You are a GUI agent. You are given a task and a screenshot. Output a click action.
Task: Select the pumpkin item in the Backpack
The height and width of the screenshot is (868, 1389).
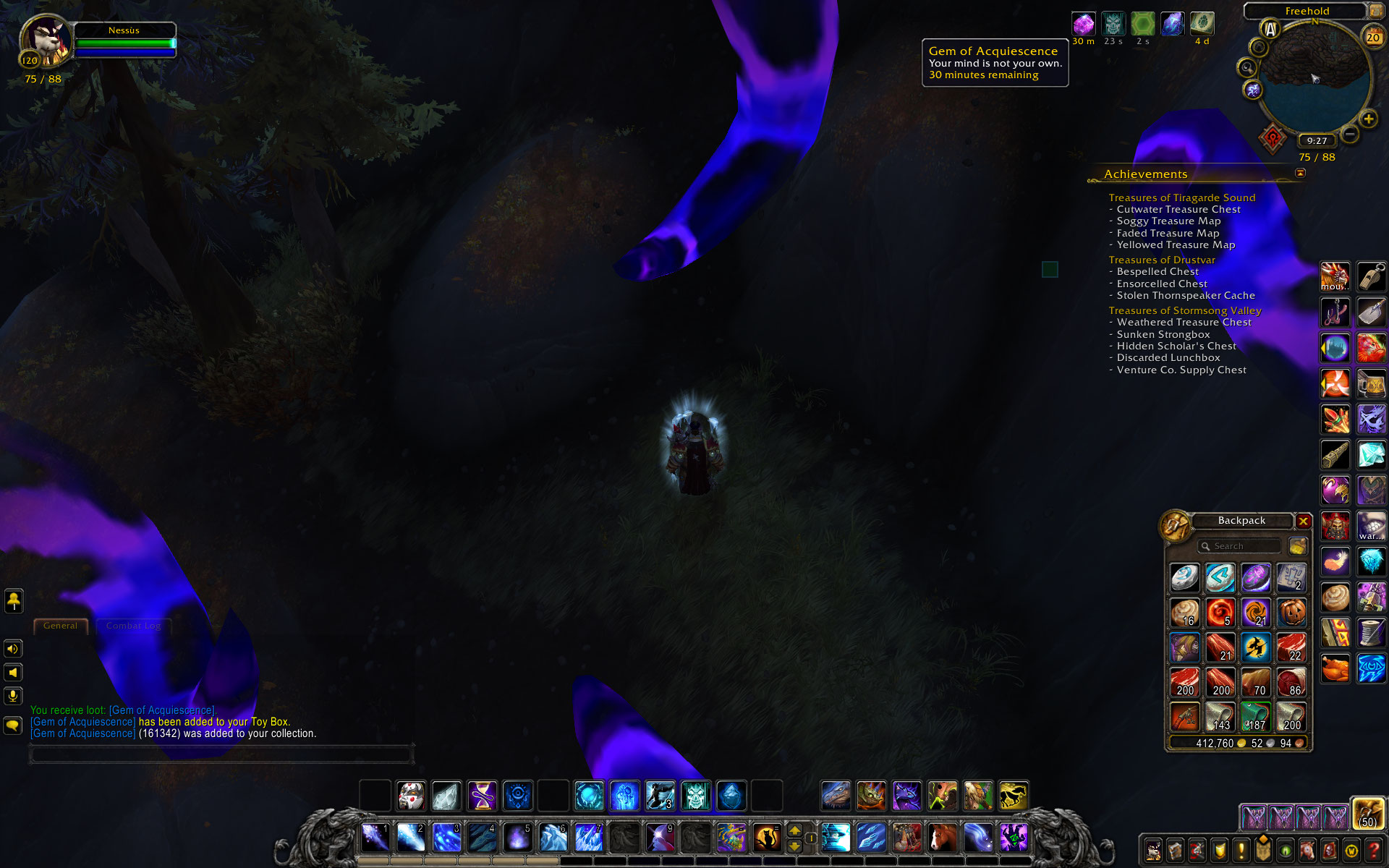[1291, 613]
